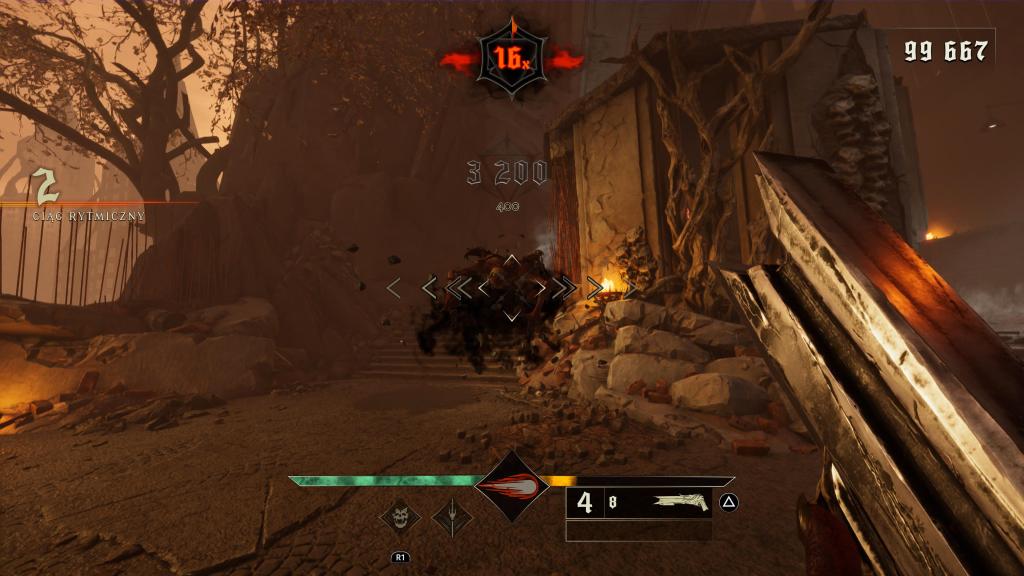Select the sword weapon diamond icon
The image size is (1024, 576).
pyautogui.click(x=452, y=518)
